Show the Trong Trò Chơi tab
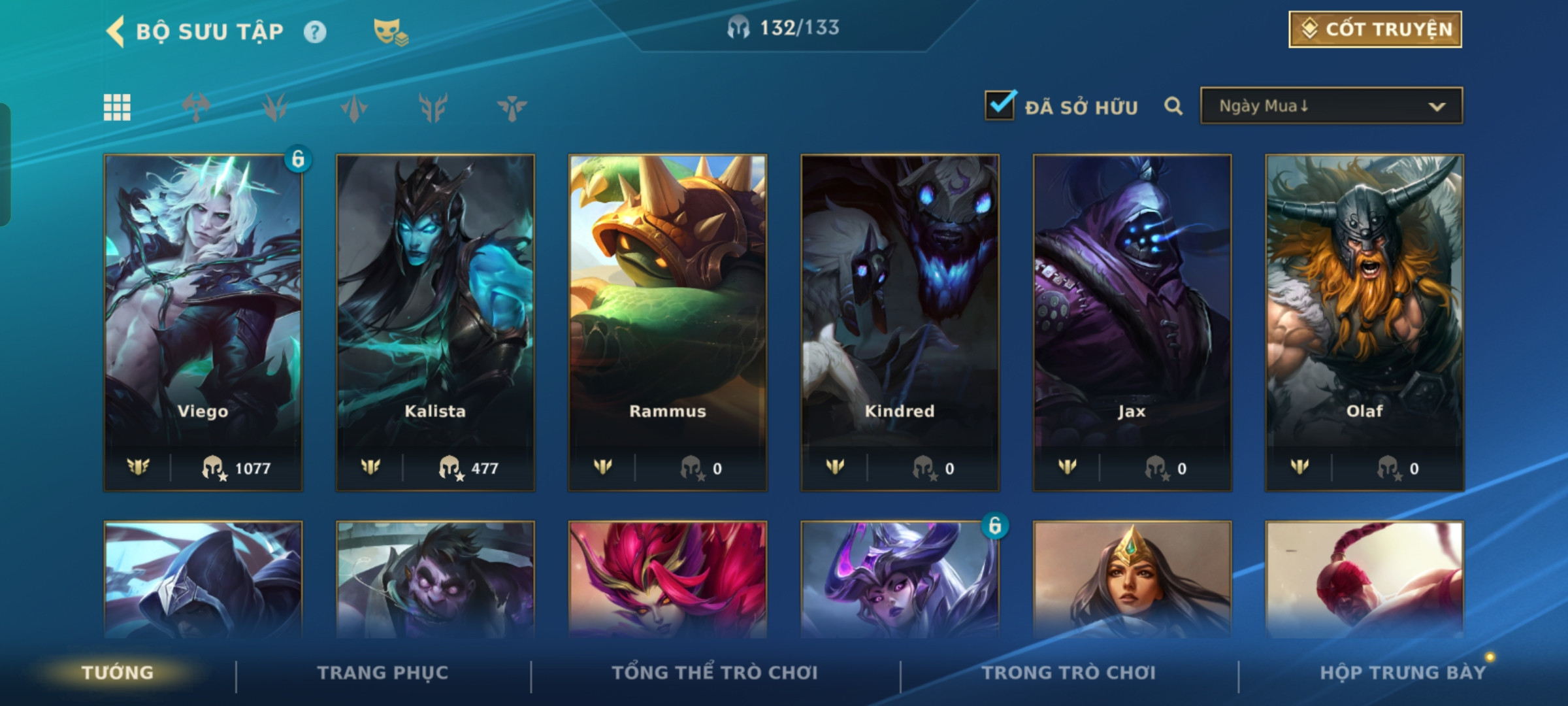Viewport: 1568px width, 706px height. click(x=1068, y=673)
